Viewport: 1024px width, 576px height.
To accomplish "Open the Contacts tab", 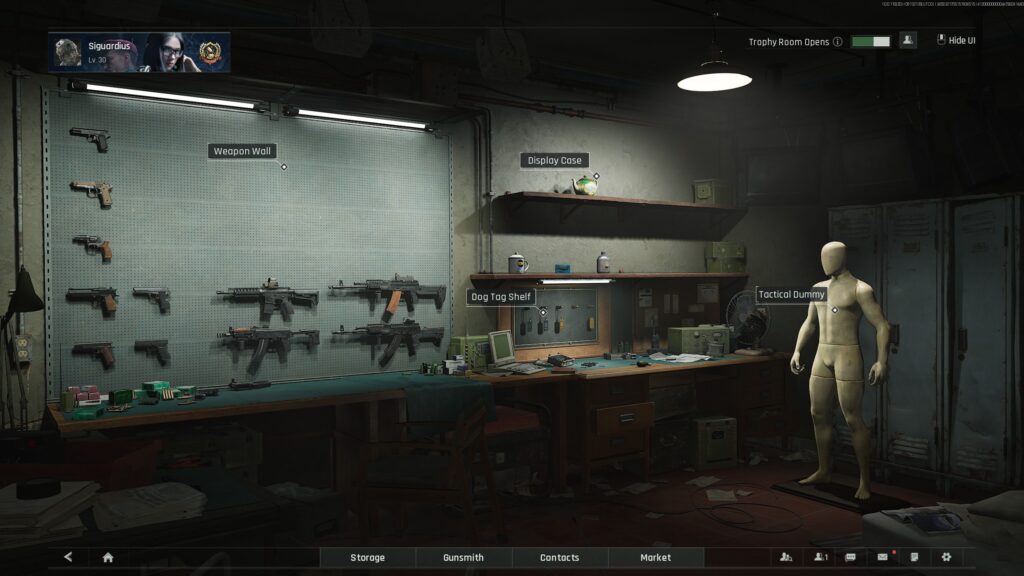I will point(559,557).
